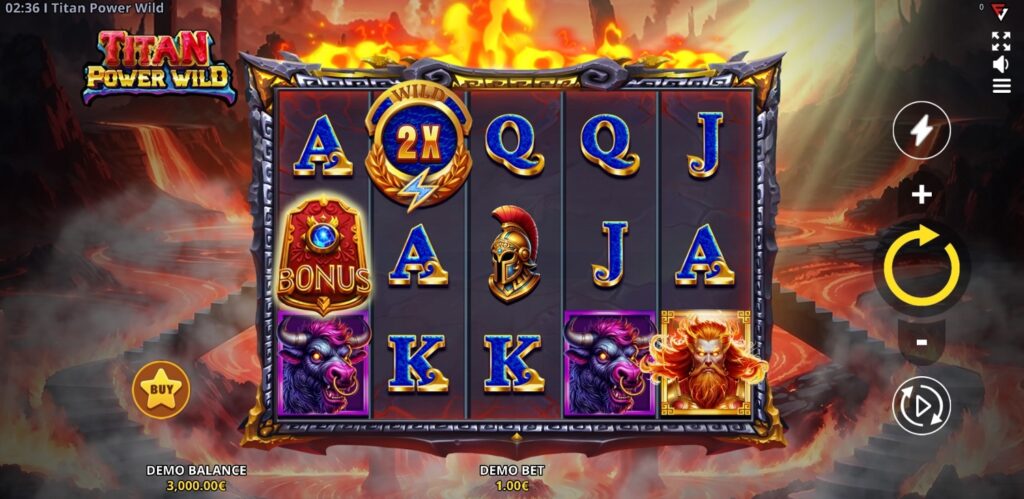Toggle fullscreen mode
The width and height of the screenshot is (1024, 499).
[1001, 41]
